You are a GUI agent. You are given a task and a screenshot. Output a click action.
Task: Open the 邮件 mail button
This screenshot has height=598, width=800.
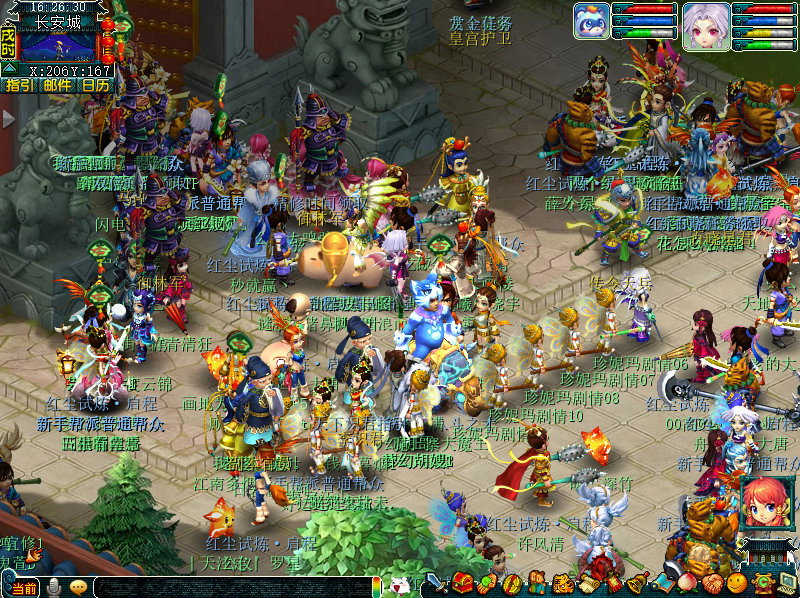[57, 85]
